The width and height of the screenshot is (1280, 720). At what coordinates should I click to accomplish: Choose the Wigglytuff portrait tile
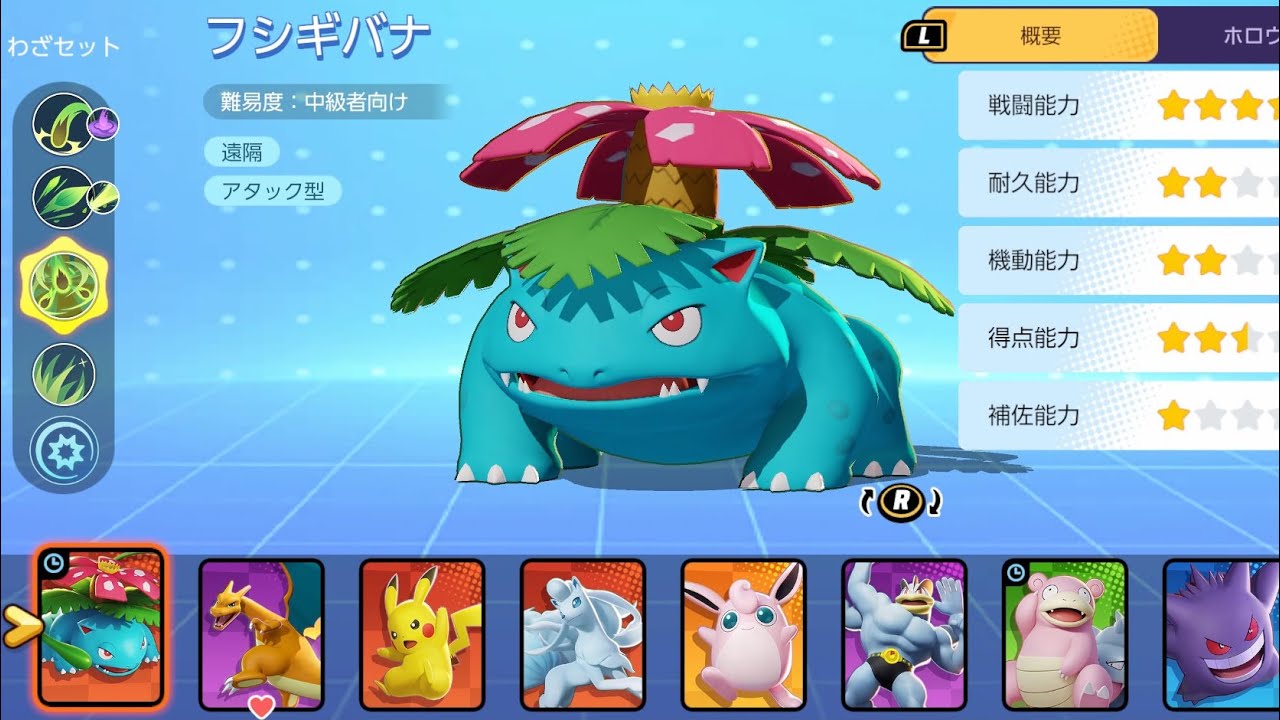click(x=744, y=634)
